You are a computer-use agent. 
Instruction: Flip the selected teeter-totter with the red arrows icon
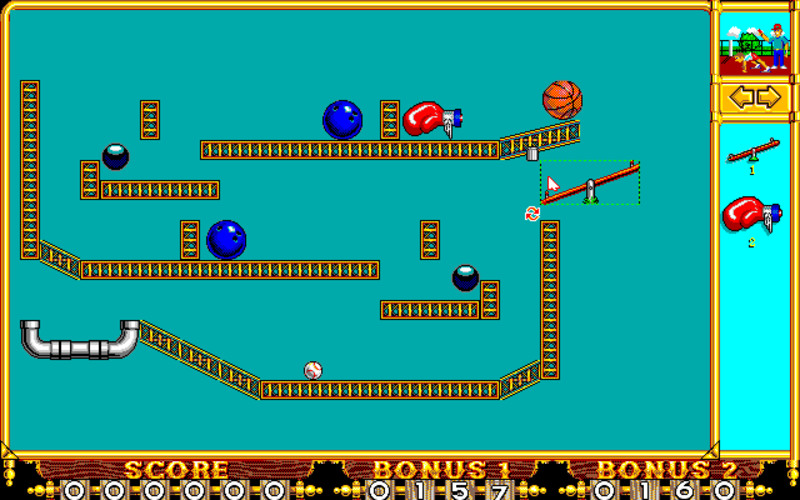532,213
